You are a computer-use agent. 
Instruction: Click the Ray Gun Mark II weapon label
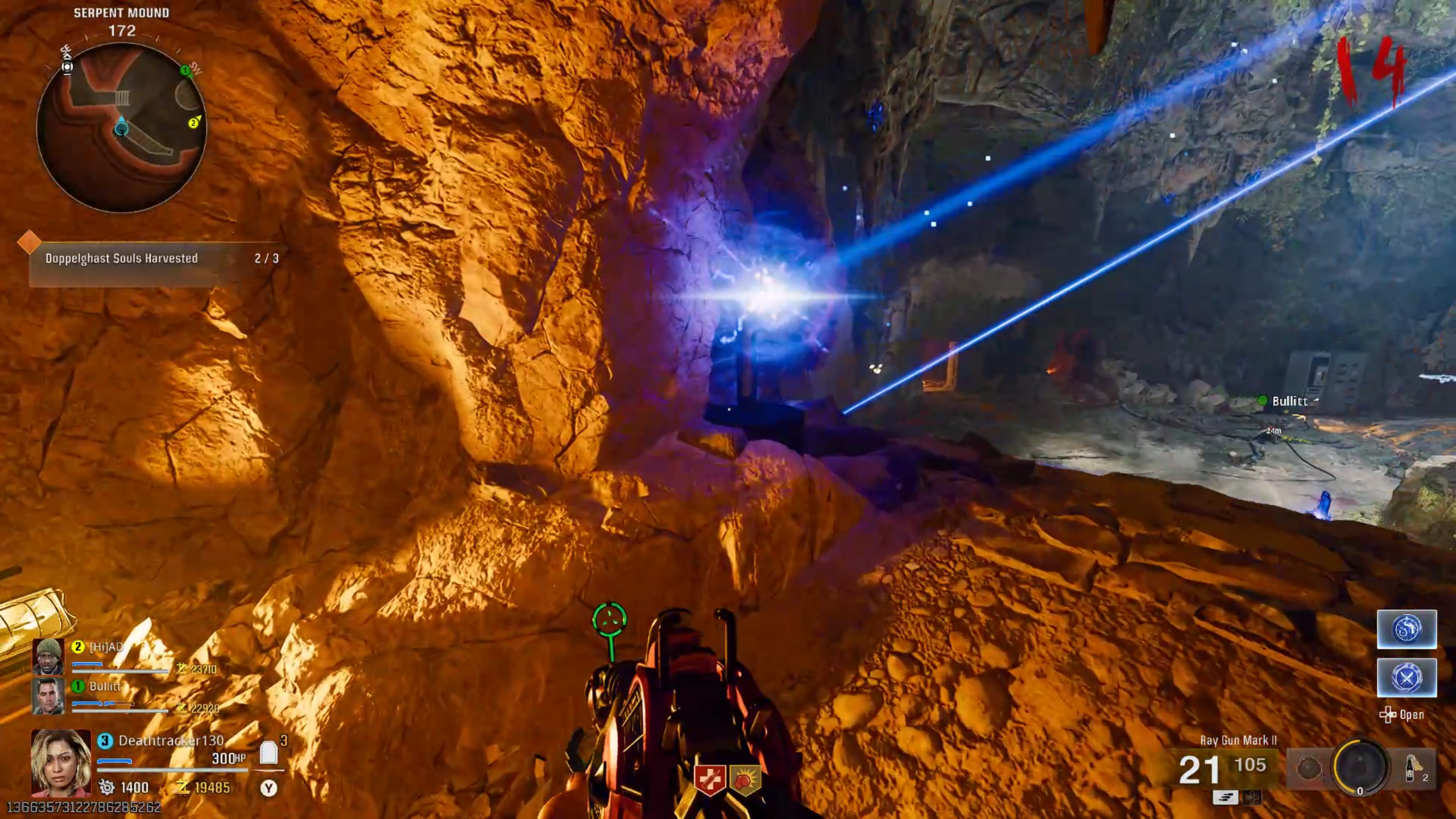1239,740
